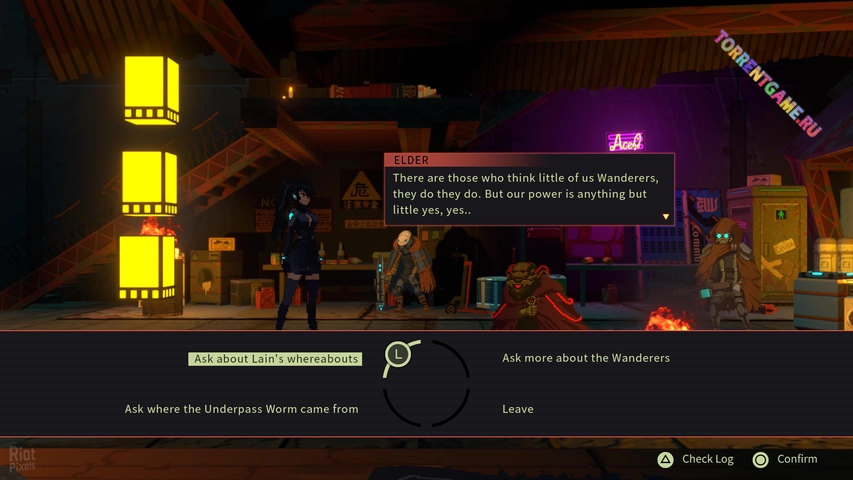This screenshot has height=480, width=853.
Task: Select "Ask more about the Wanderers"
Action: (x=585, y=358)
